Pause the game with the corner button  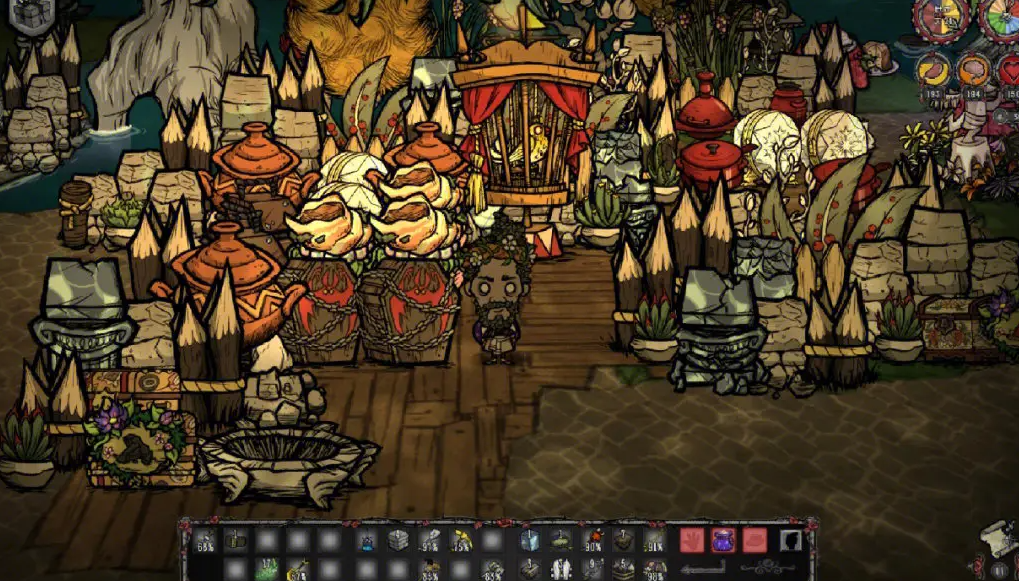[999, 570]
